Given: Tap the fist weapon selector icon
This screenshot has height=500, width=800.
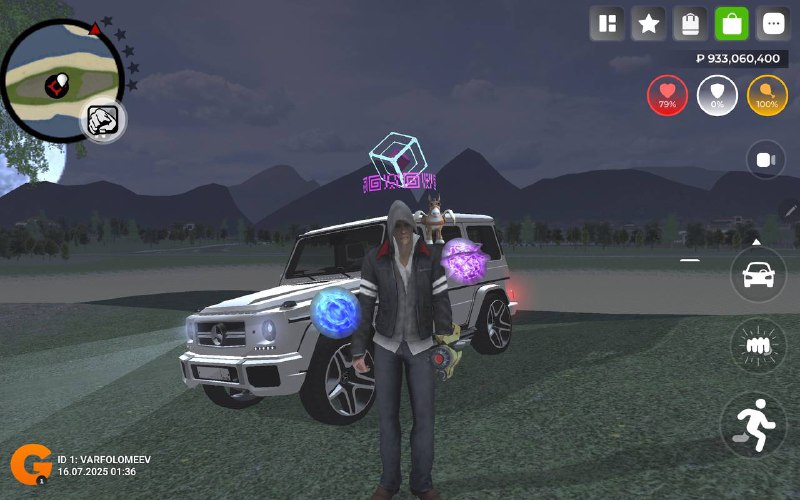Looking at the screenshot, I should [x=102, y=120].
